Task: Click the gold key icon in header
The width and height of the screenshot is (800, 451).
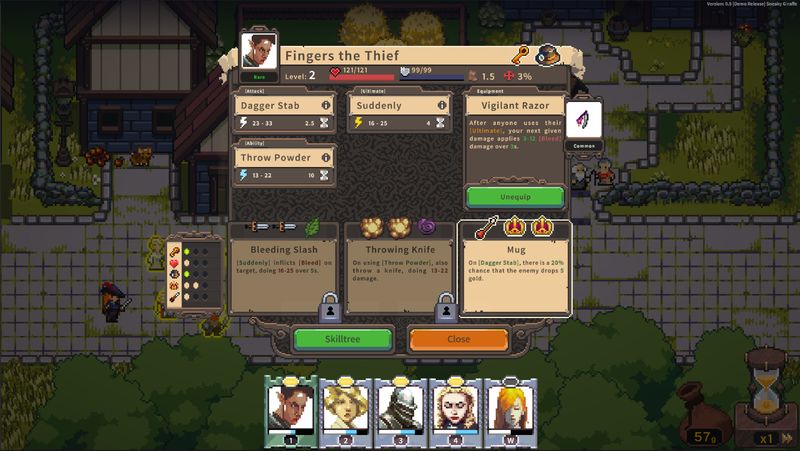Action: pyautogui.click(x=520, y=55)
